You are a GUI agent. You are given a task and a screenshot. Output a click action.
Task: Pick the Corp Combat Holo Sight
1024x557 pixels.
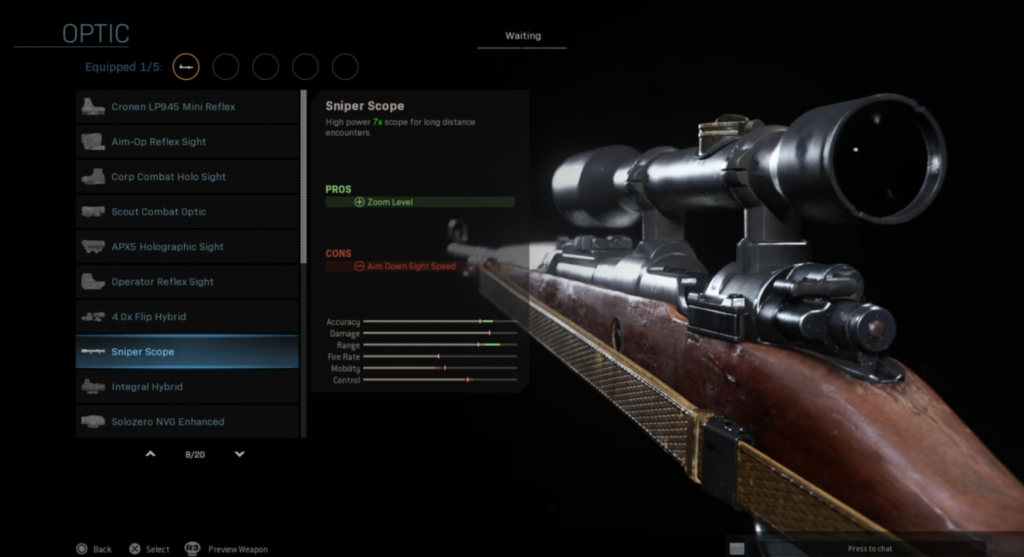pos(187,177)
